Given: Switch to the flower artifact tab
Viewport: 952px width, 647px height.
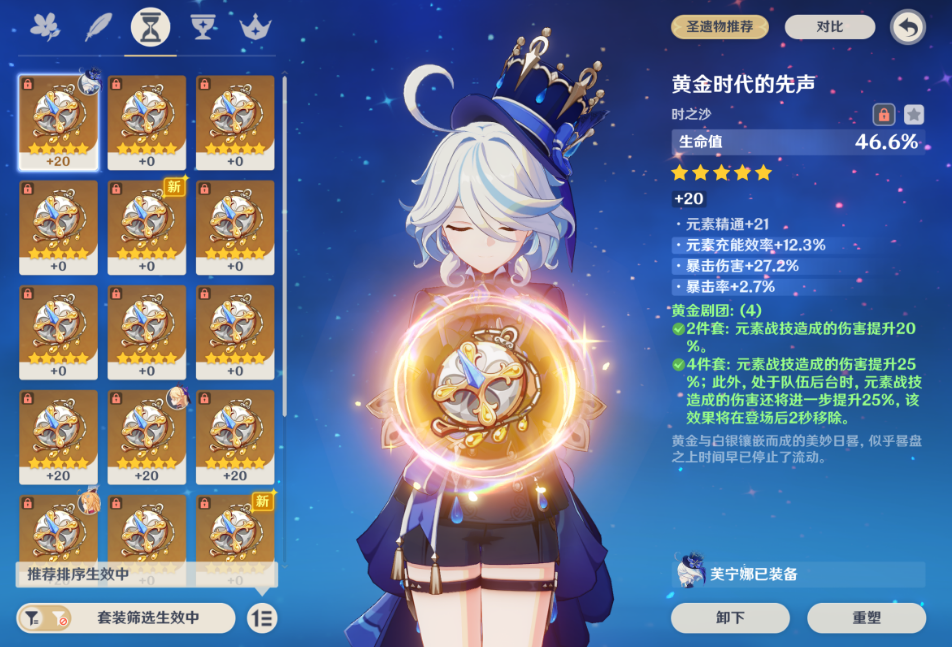Looking at the screenshot, I should (45, 27).
